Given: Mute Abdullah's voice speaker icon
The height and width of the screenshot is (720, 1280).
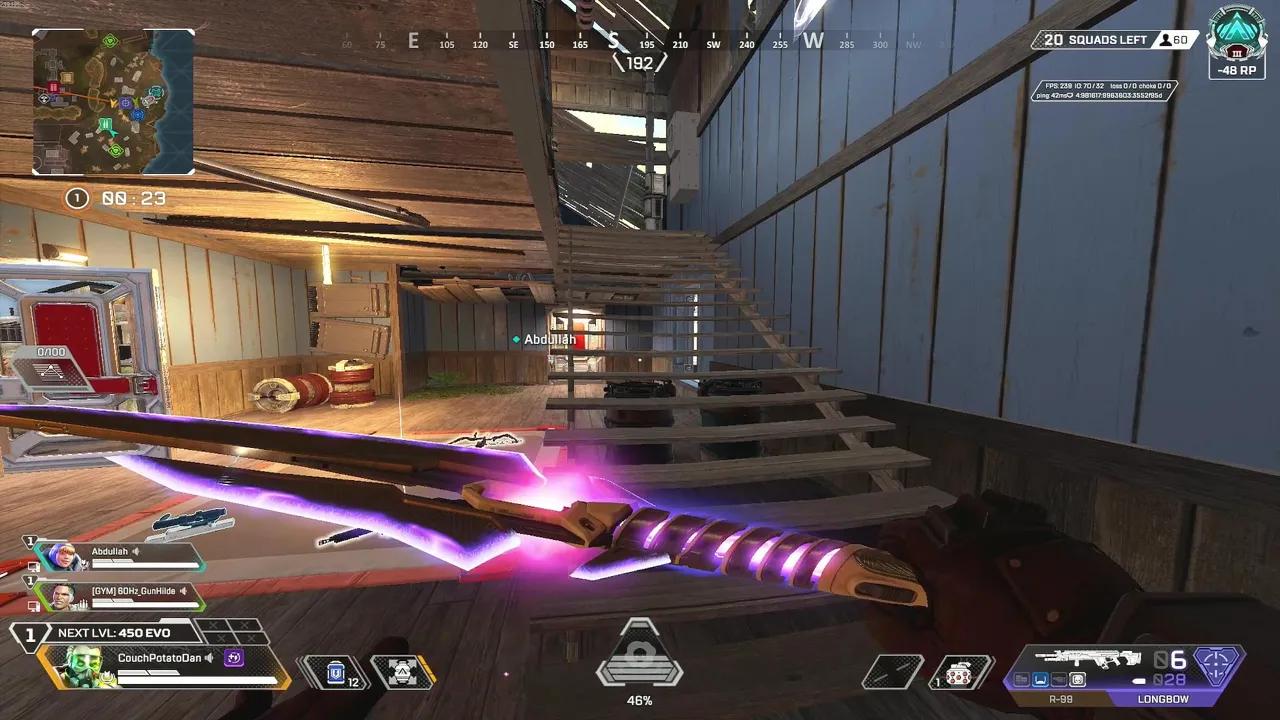Looking at the screenshot, I should coord(135,551).
